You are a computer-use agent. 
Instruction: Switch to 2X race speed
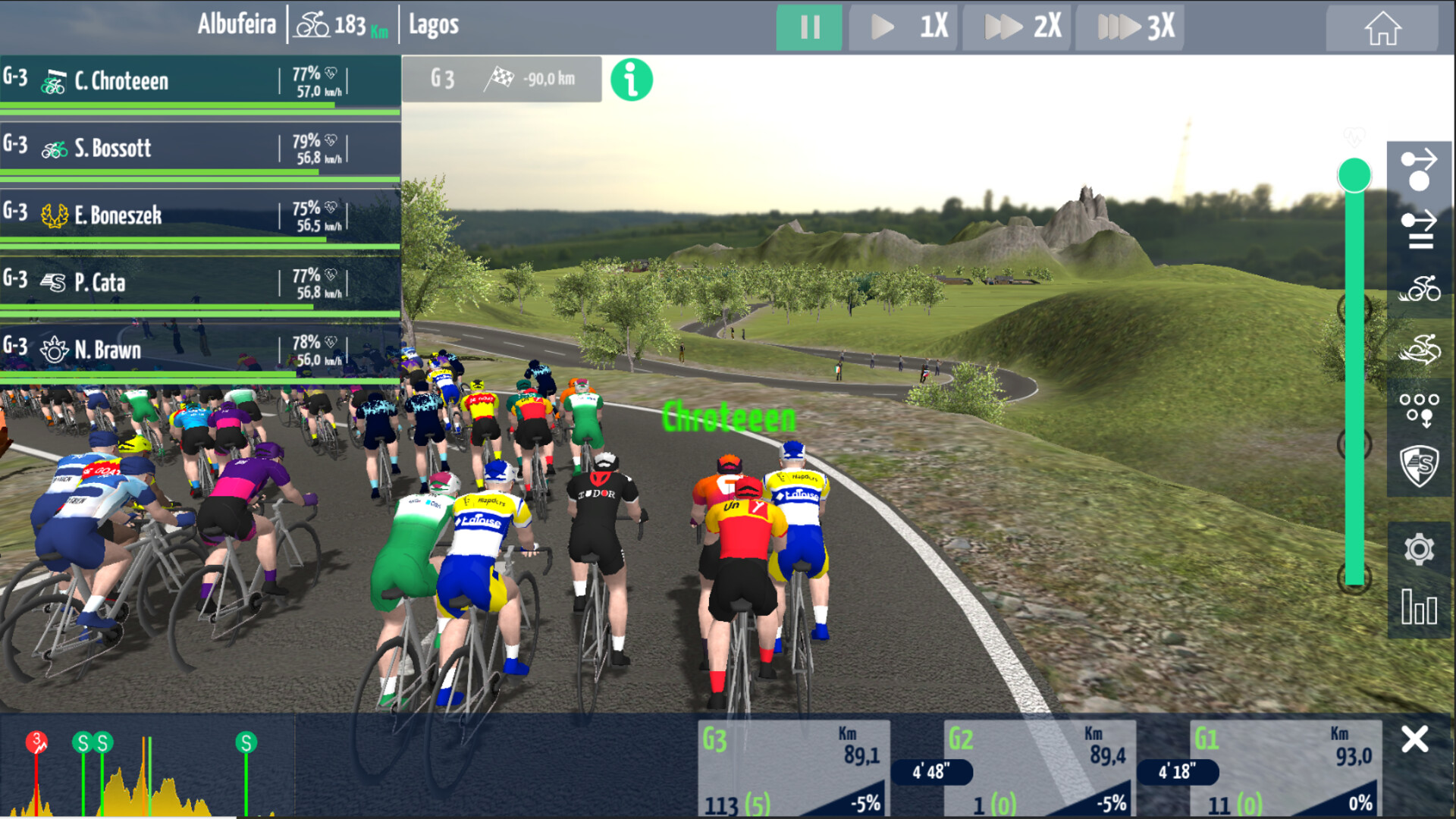click(1017, 27)
